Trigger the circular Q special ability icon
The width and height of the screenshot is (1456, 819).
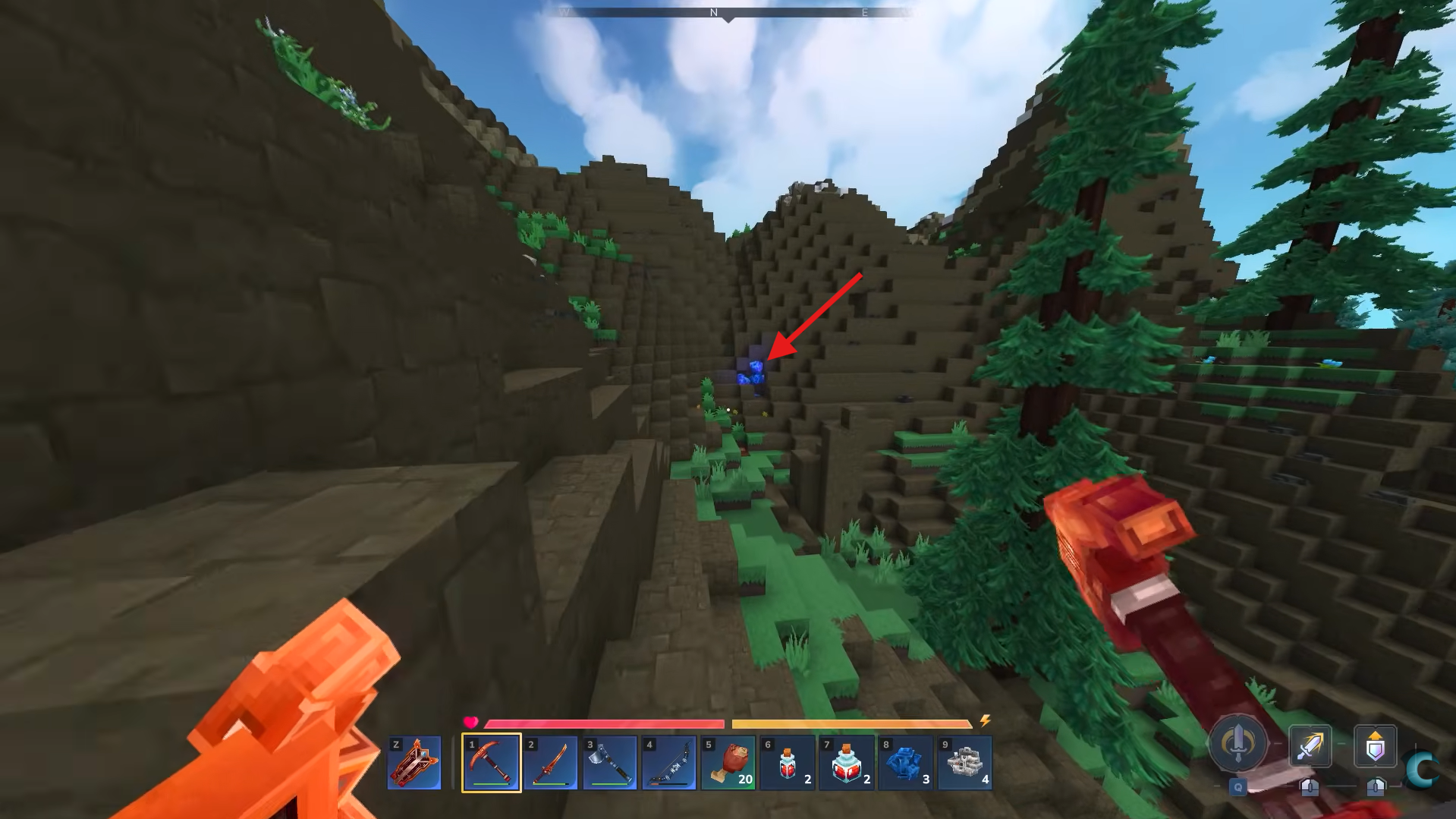click(1237, 746)
